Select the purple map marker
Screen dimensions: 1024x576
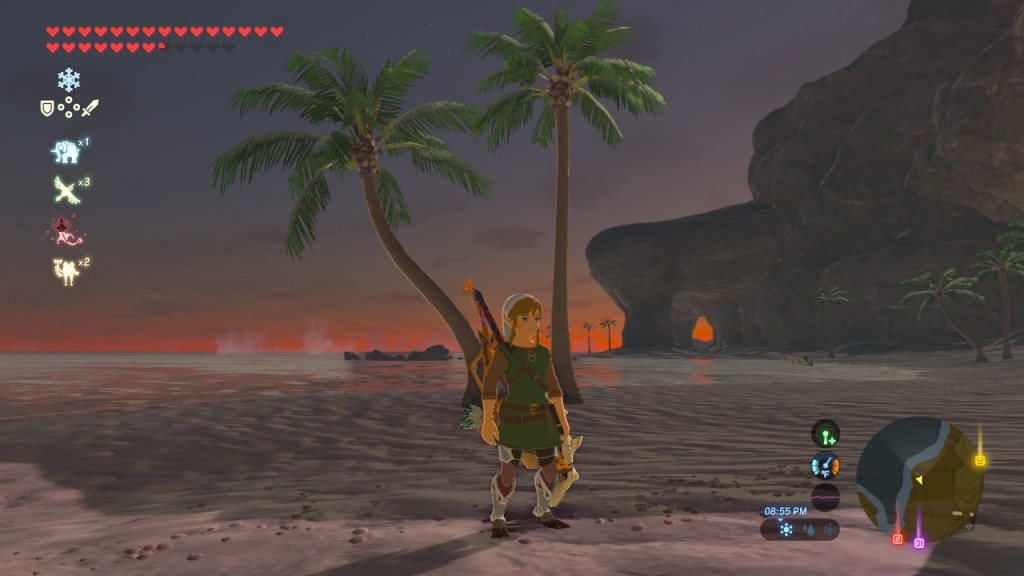919,542
